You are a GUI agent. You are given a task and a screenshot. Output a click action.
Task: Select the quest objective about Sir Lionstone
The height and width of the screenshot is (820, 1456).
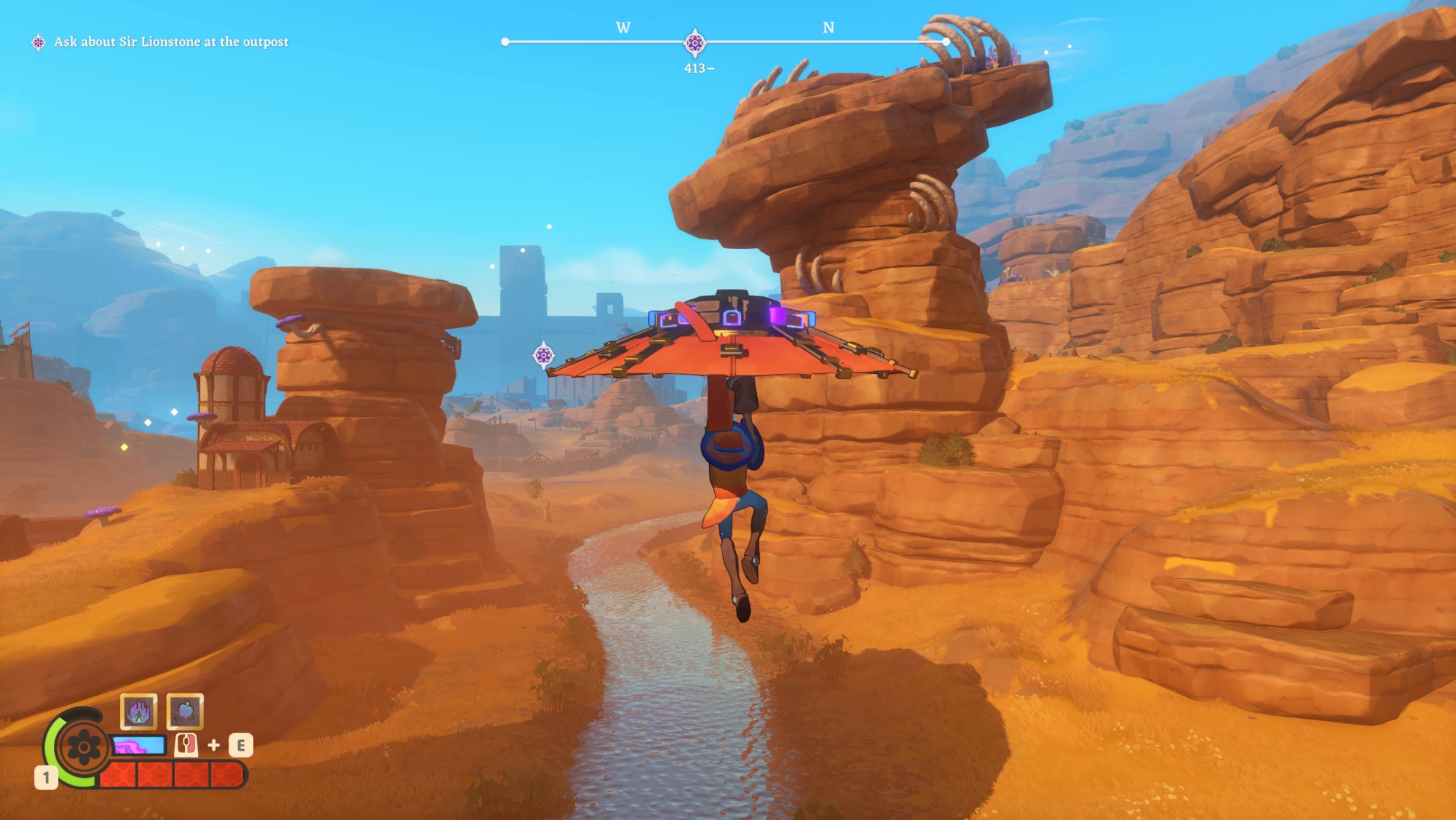(170, 42)
